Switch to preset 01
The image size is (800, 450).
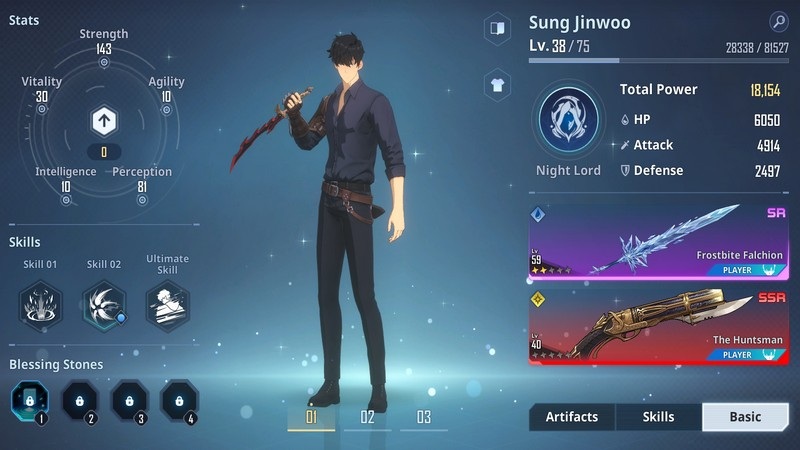pyautogui.click(x=311, y=417)
